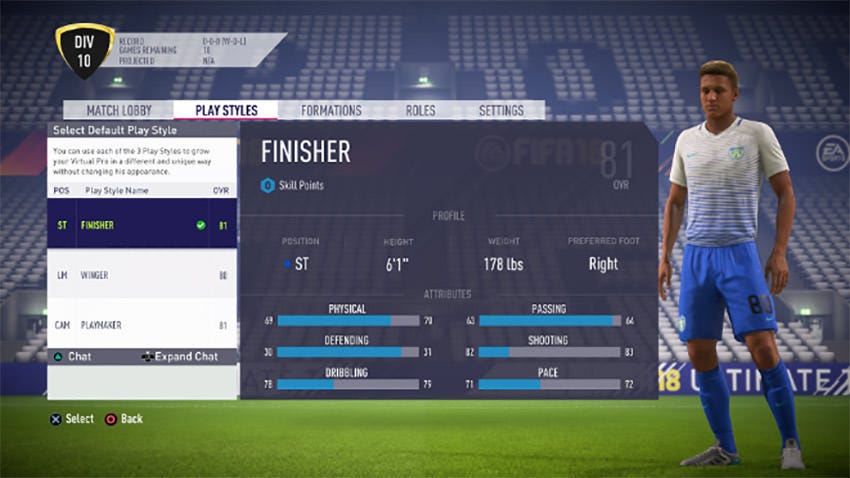This screenshot has width=850, height=478.
Task: Go to the Formations tab
Action: click(x=331, y=110)
